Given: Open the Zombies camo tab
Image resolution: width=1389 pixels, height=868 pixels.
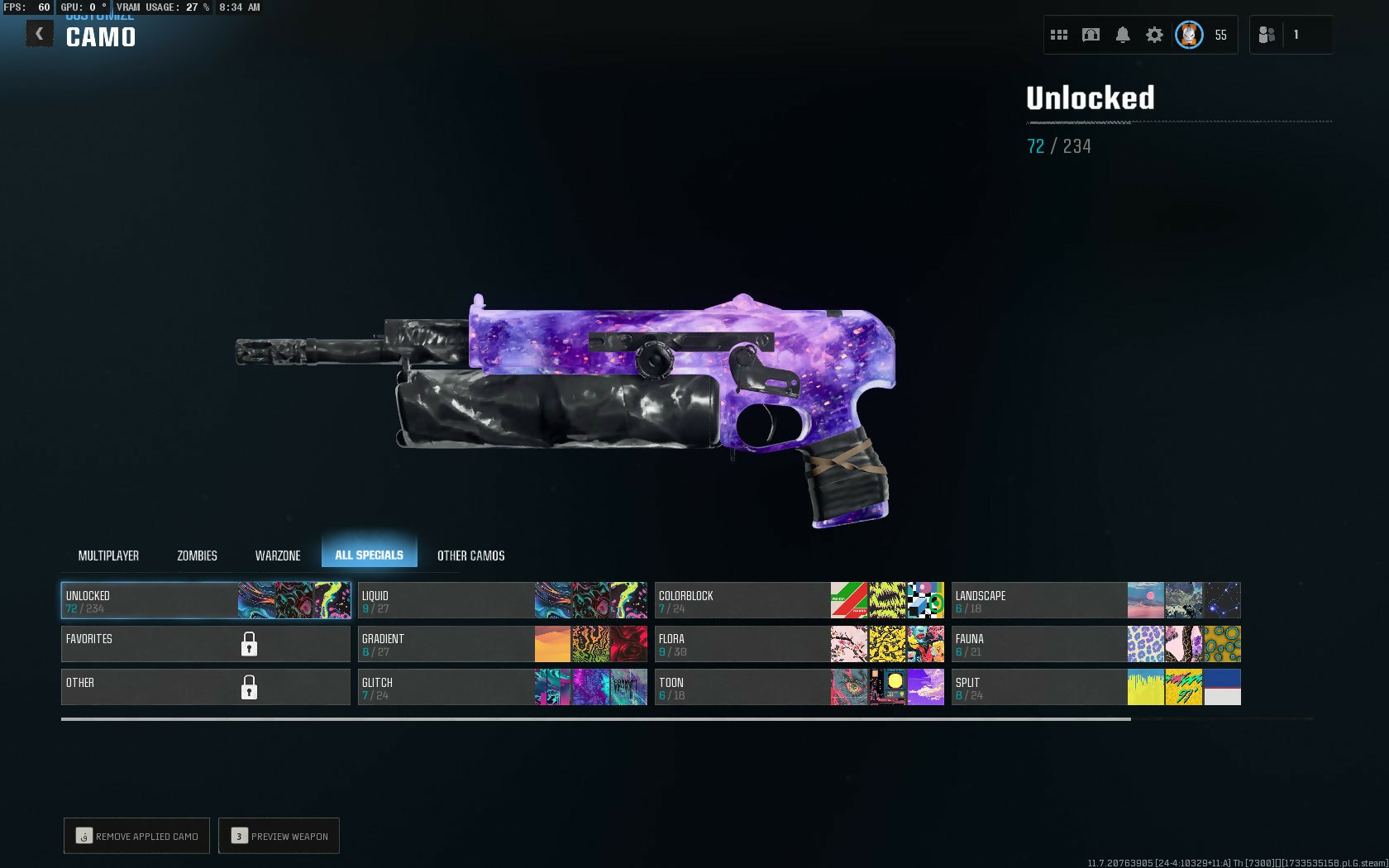Looking at the screenshot, I should click(197, 556).
